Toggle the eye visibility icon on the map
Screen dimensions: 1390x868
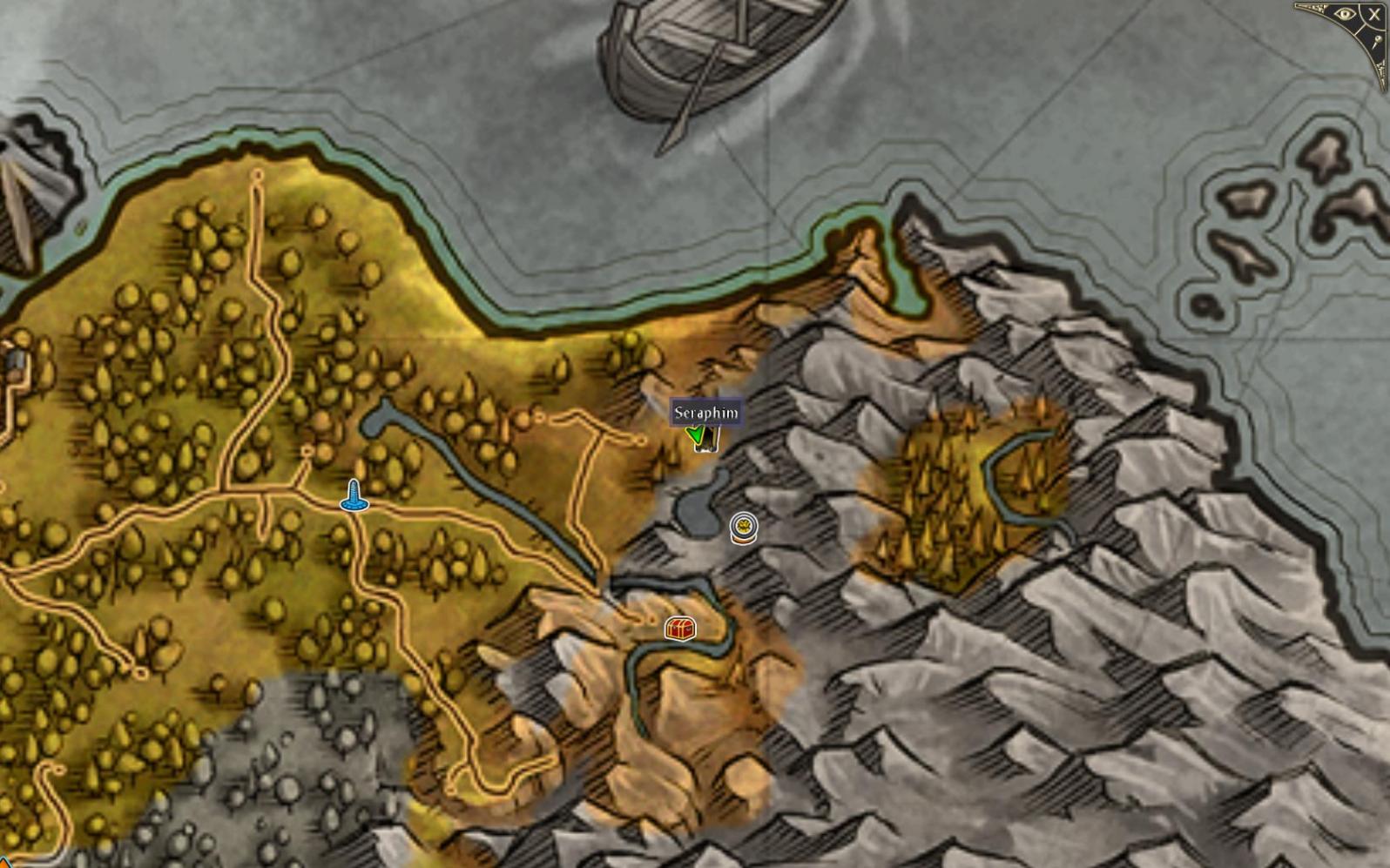pos(1344,14)
